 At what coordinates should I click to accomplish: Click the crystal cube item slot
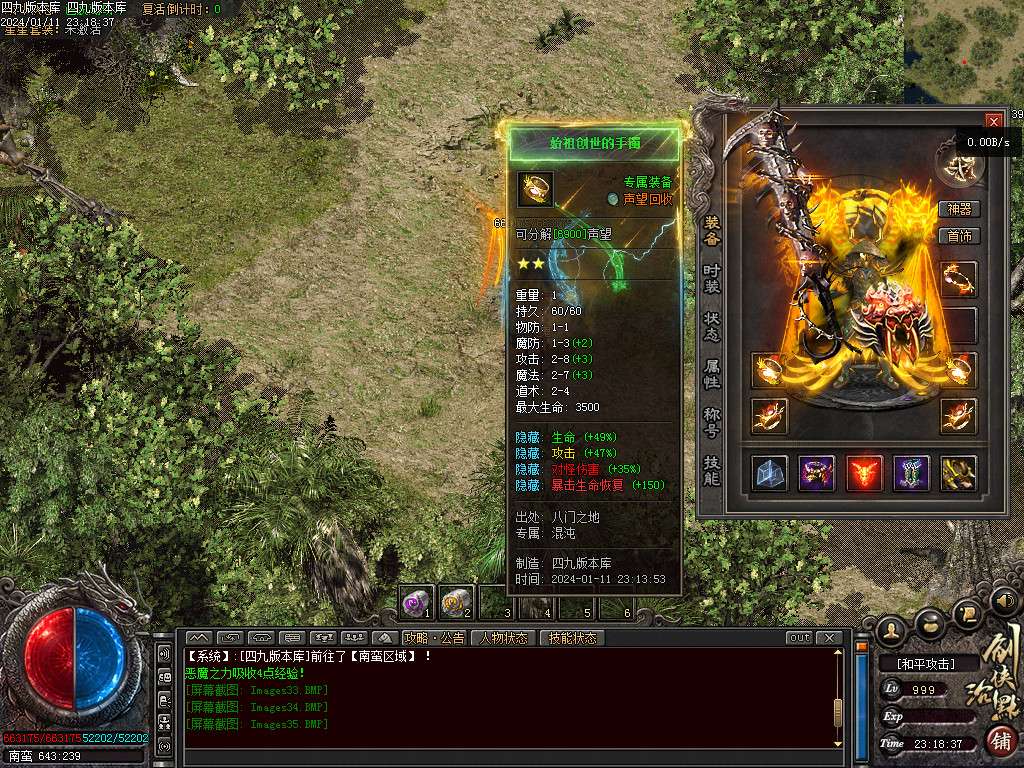pos(769,473)
